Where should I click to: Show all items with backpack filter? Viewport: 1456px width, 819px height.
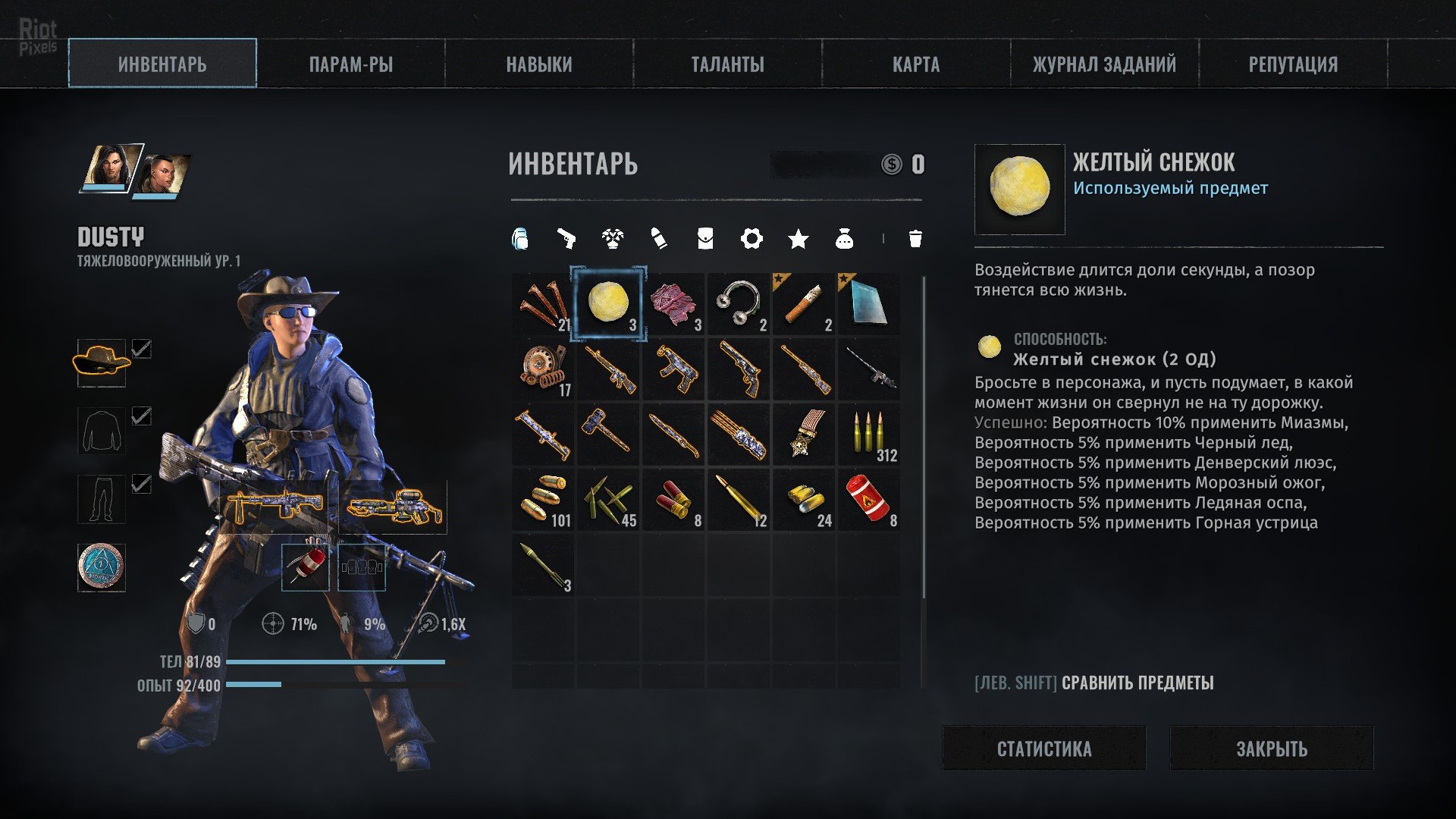[x=519, y=239]
